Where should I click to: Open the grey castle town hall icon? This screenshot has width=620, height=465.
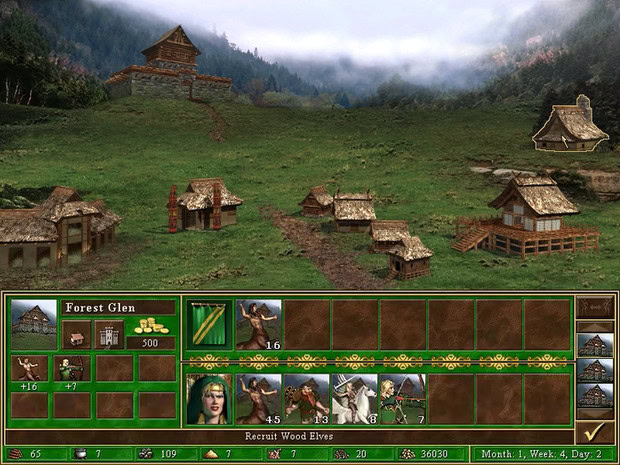[109, 334]
